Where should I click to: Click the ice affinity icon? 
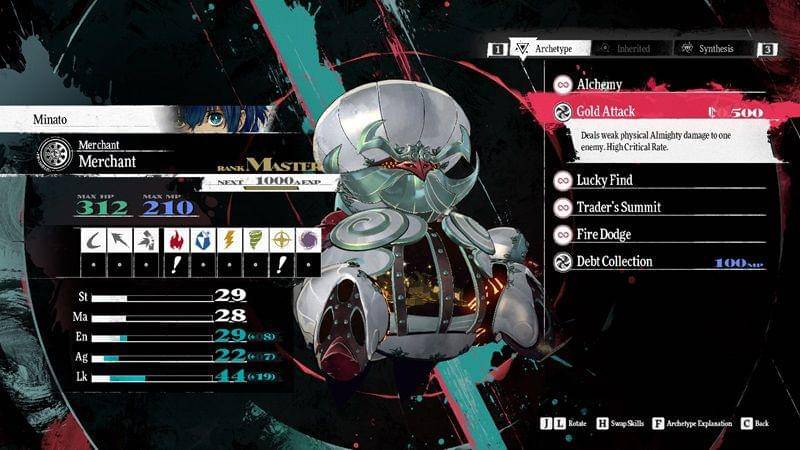(201, 240)
